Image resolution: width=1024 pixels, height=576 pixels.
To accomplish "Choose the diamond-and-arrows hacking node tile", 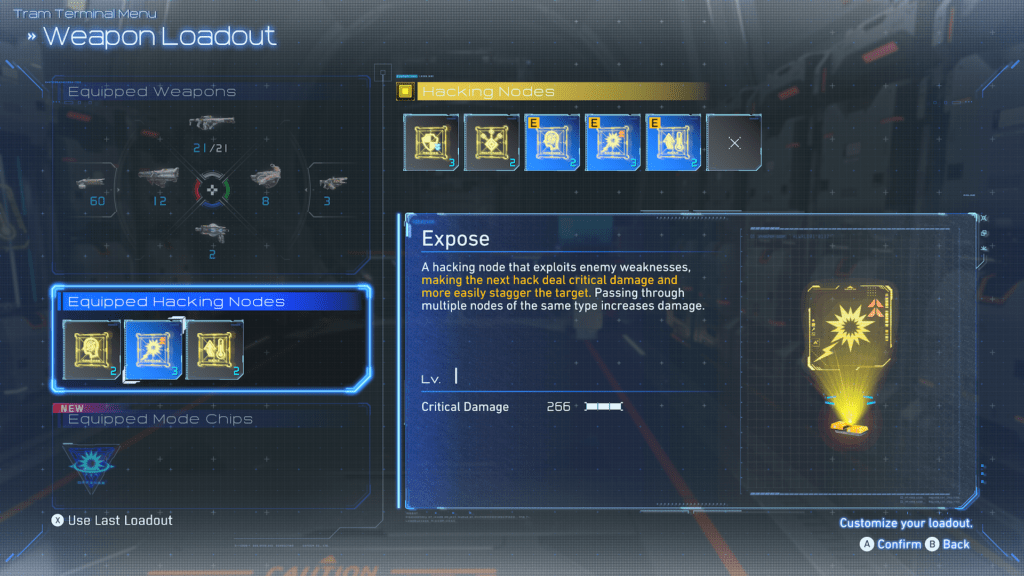I will coord(491,143).
